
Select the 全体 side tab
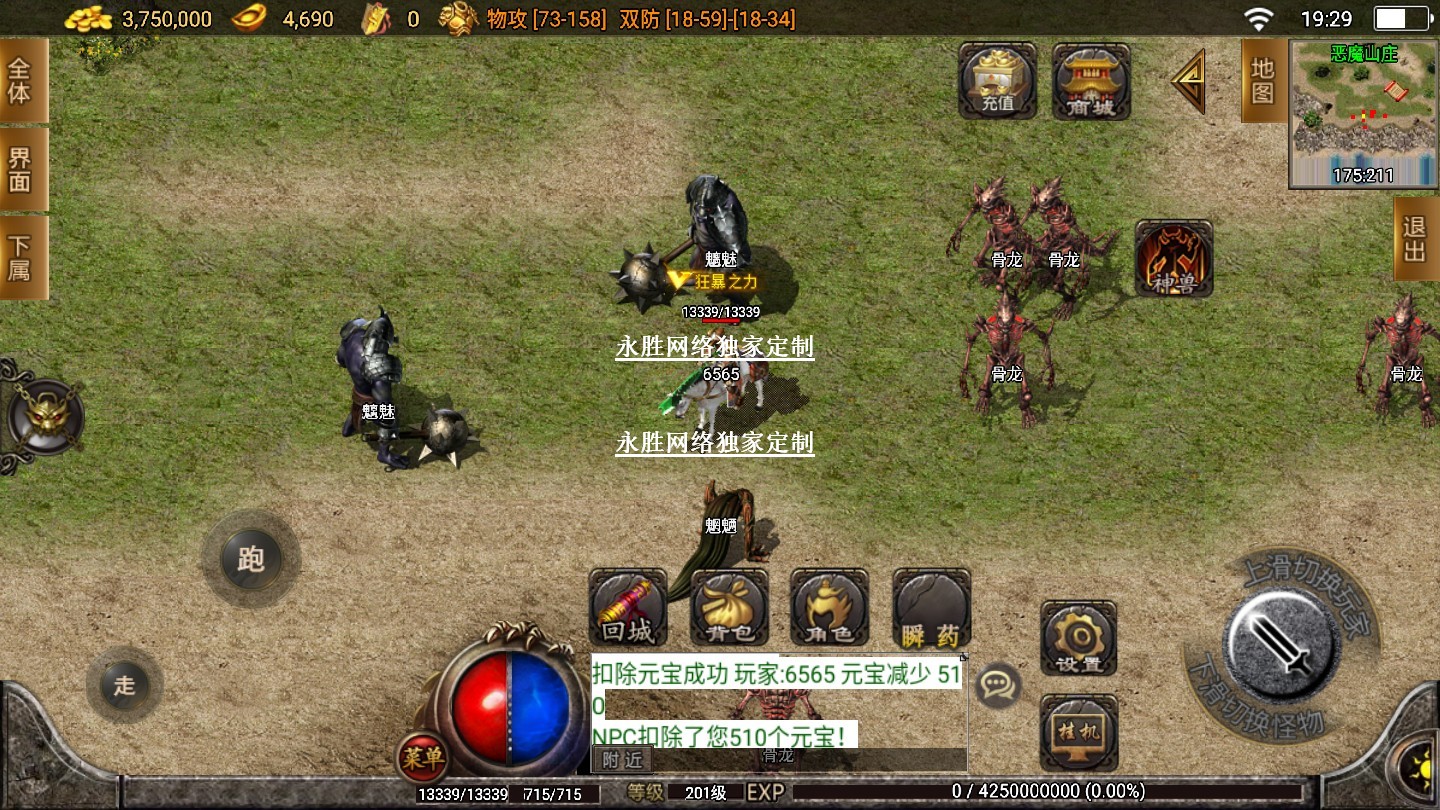click(x=20, y=80)
